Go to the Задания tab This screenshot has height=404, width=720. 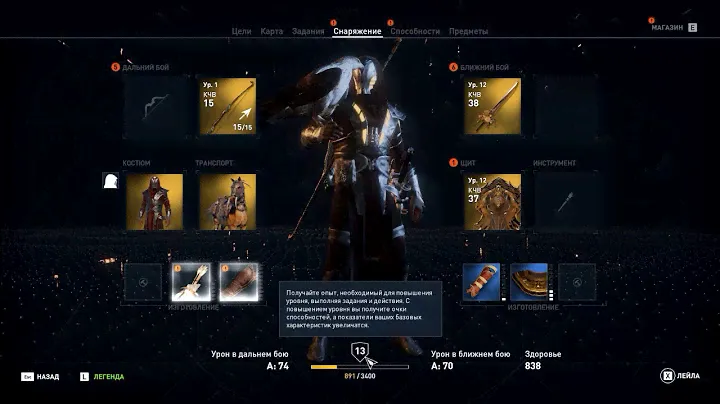[x=308, y=31]
